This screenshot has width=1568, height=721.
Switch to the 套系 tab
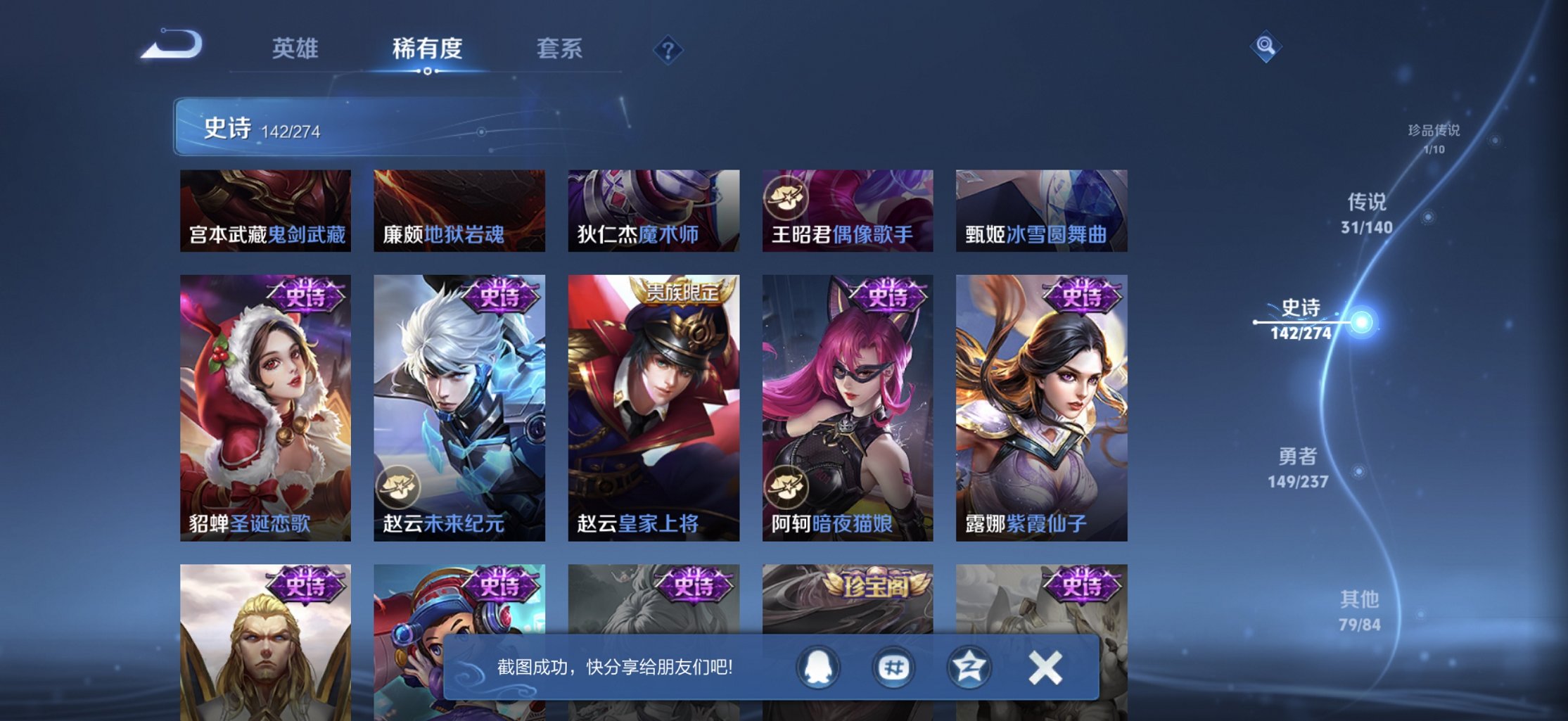click(x=561, y=49)
